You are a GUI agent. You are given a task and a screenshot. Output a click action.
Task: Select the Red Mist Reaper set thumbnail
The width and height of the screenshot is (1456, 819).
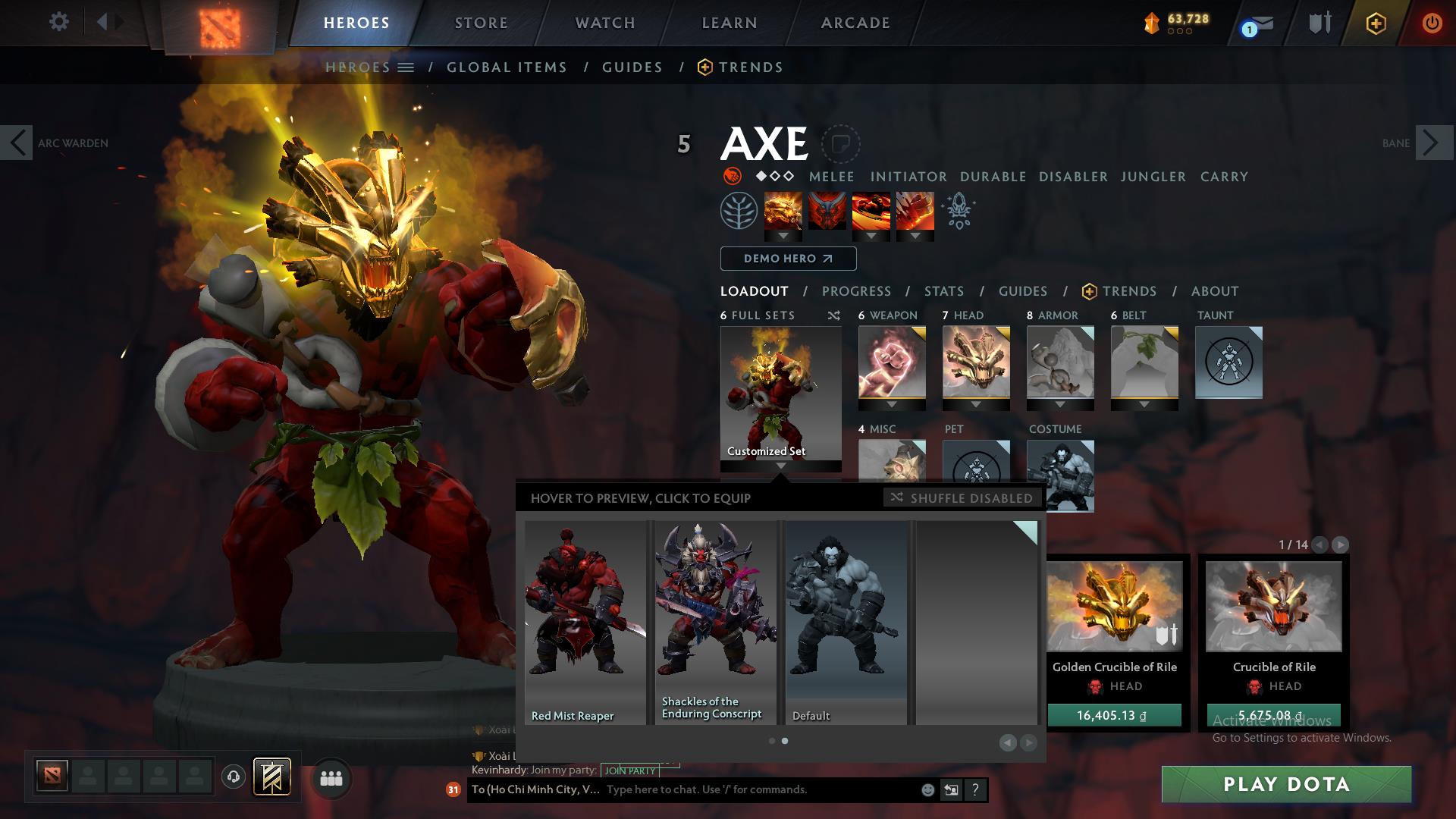tap(585, 622)
